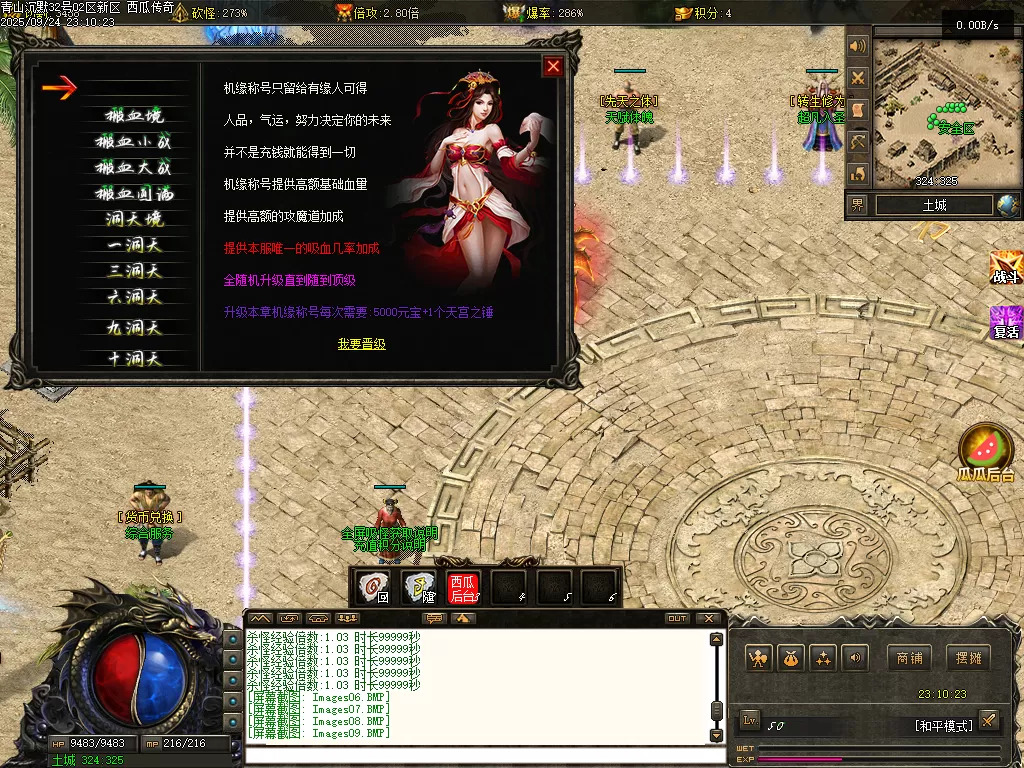Click the 我要晋级 upgrade link
This screenshot has width=1024, height=768.
click(x=361, y=344)
